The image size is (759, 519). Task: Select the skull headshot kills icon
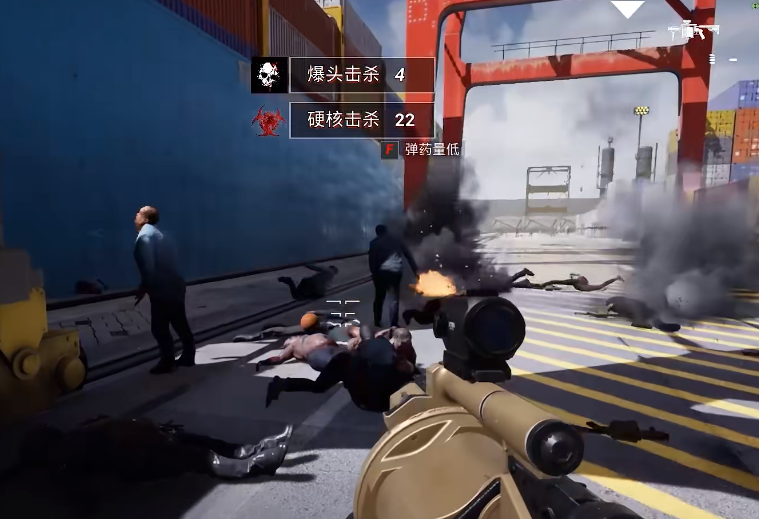pos(268,75)
